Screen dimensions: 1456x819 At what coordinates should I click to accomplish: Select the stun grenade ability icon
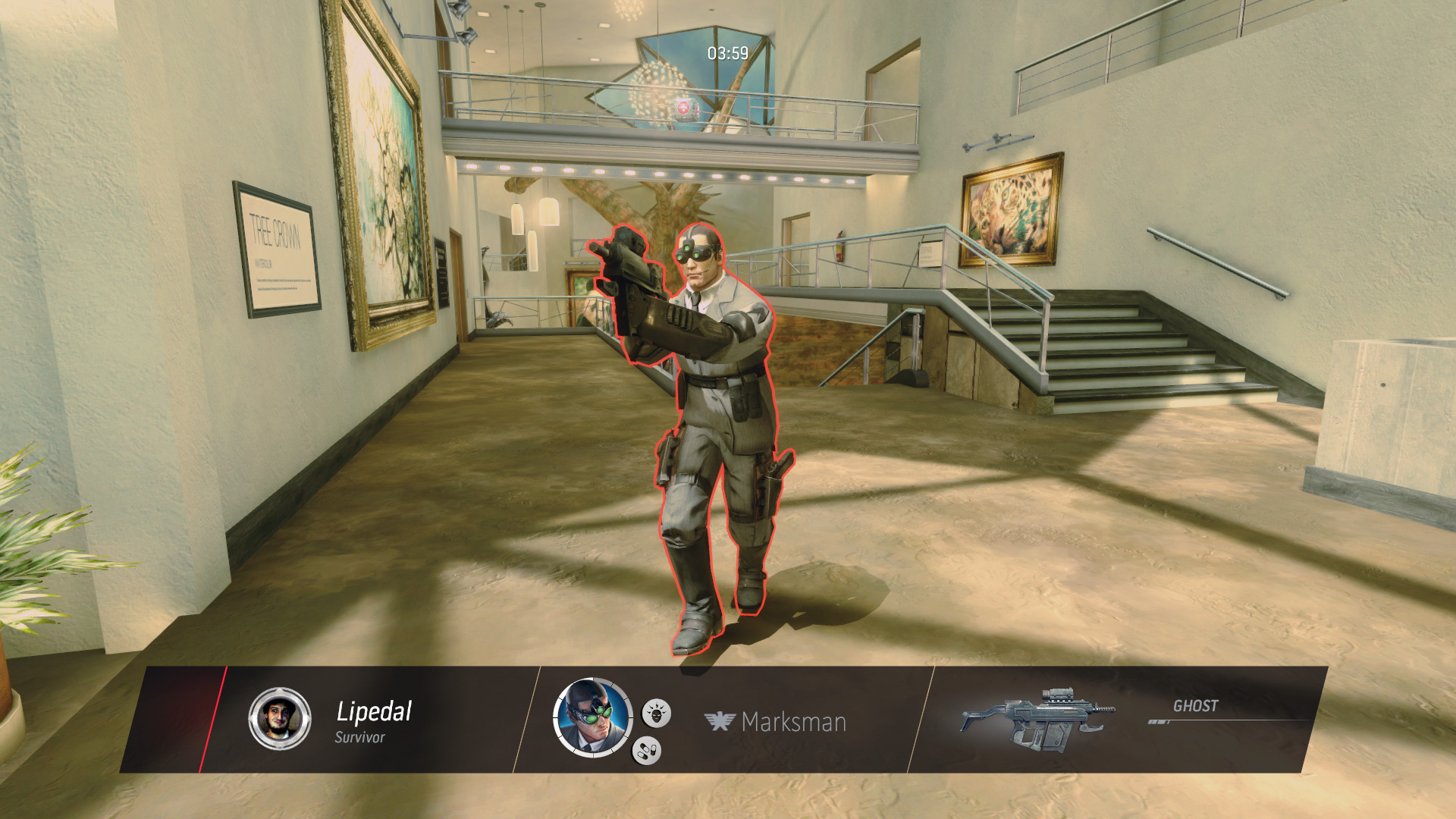click(657, 712)
